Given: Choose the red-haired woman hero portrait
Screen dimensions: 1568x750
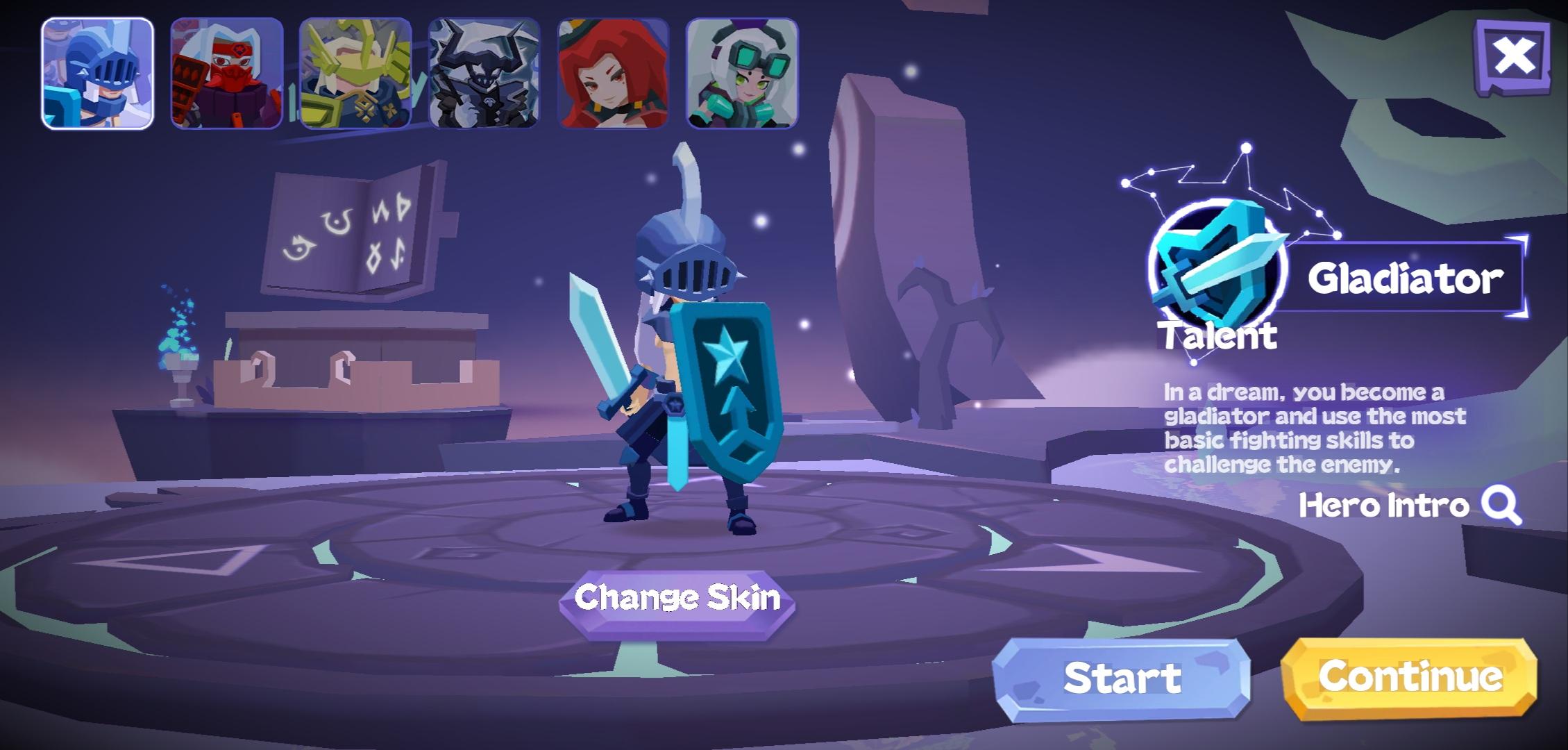Looking at the screenshot, I should [x=613, y=74].
